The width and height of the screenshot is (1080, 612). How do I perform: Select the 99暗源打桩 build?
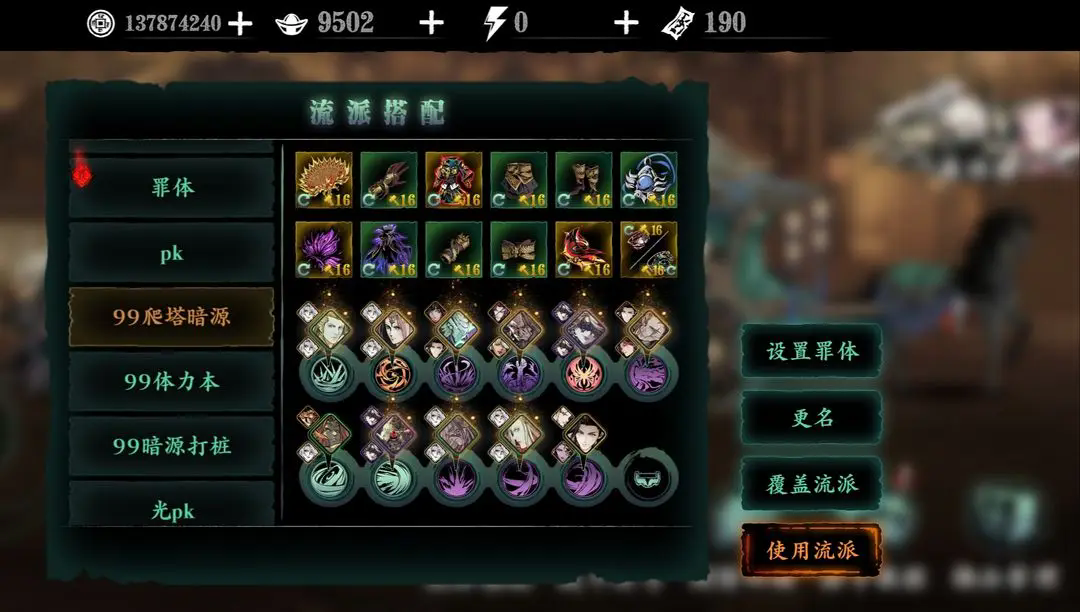pos(172,445)
